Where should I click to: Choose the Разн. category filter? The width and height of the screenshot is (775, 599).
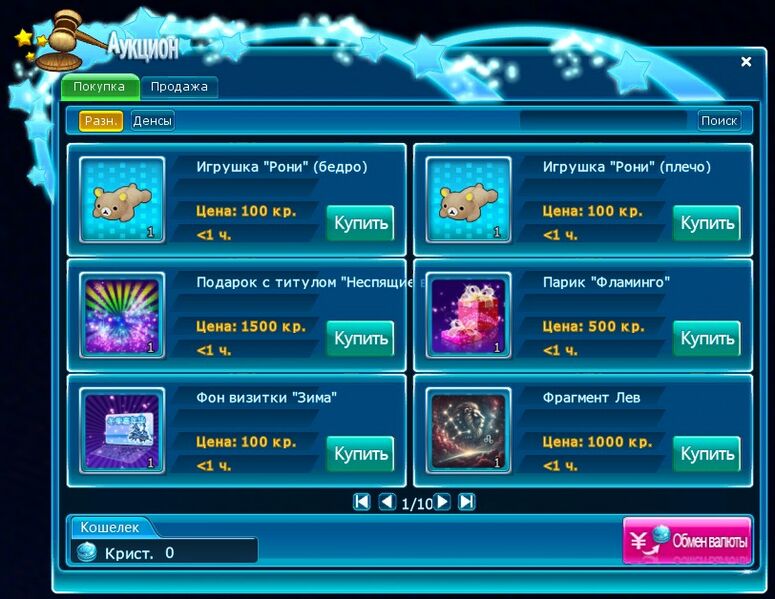[x=101, y=121]
